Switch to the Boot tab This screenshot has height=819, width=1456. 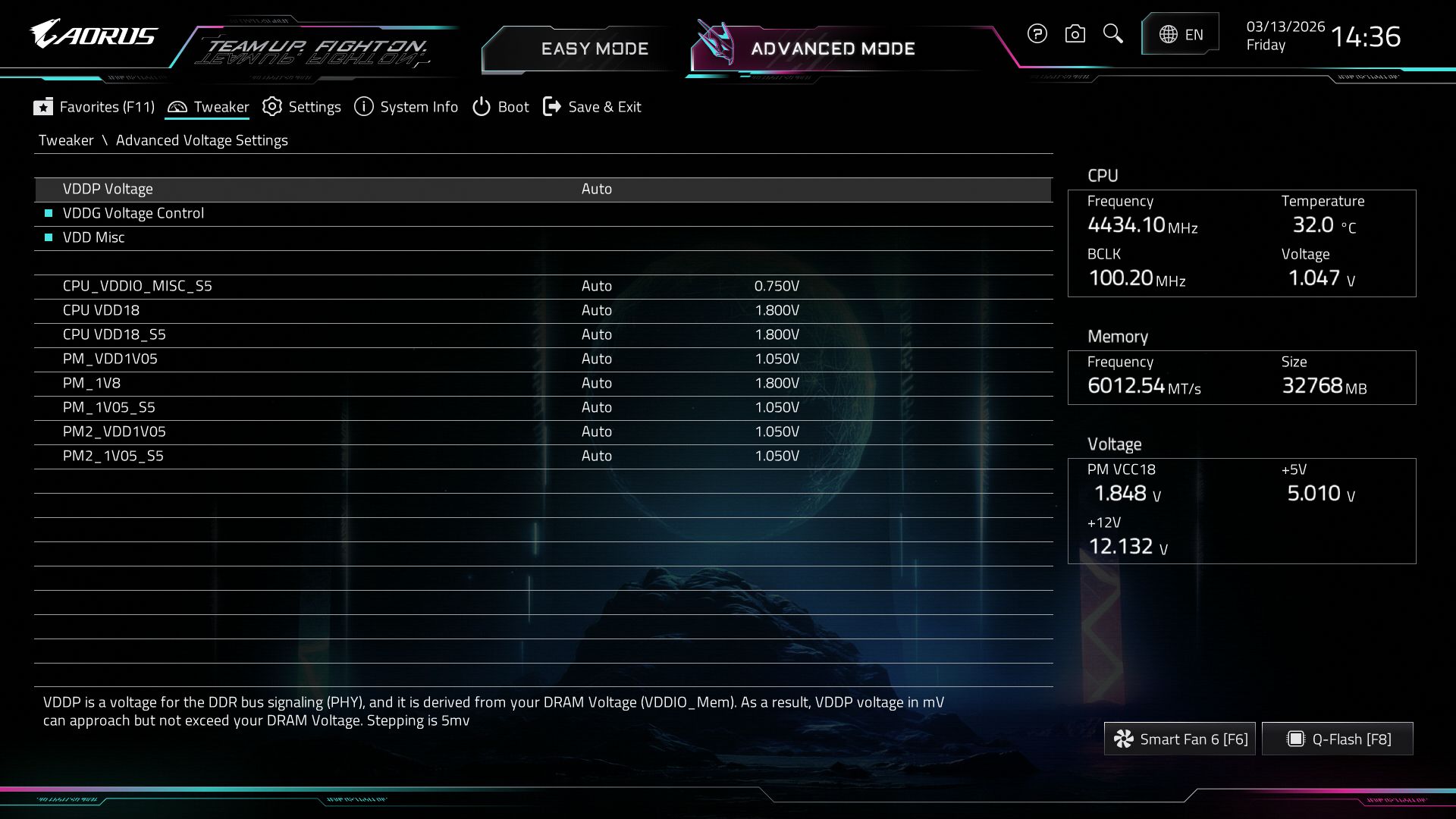[x=500, y=107]
